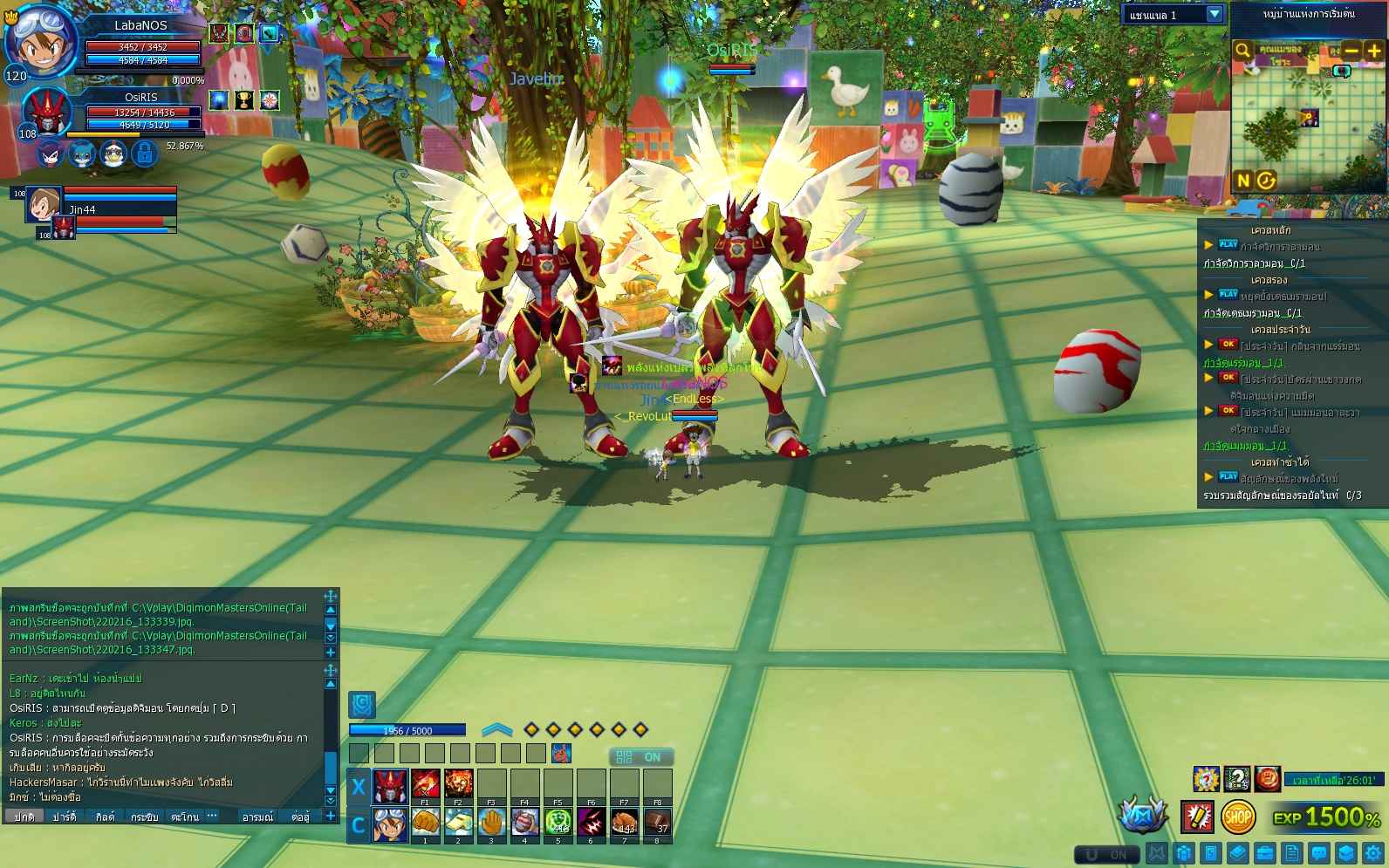Viewport: 1389px width, 868px height.
Task: Use the fist item in slot 1
Action: (425, 823)
